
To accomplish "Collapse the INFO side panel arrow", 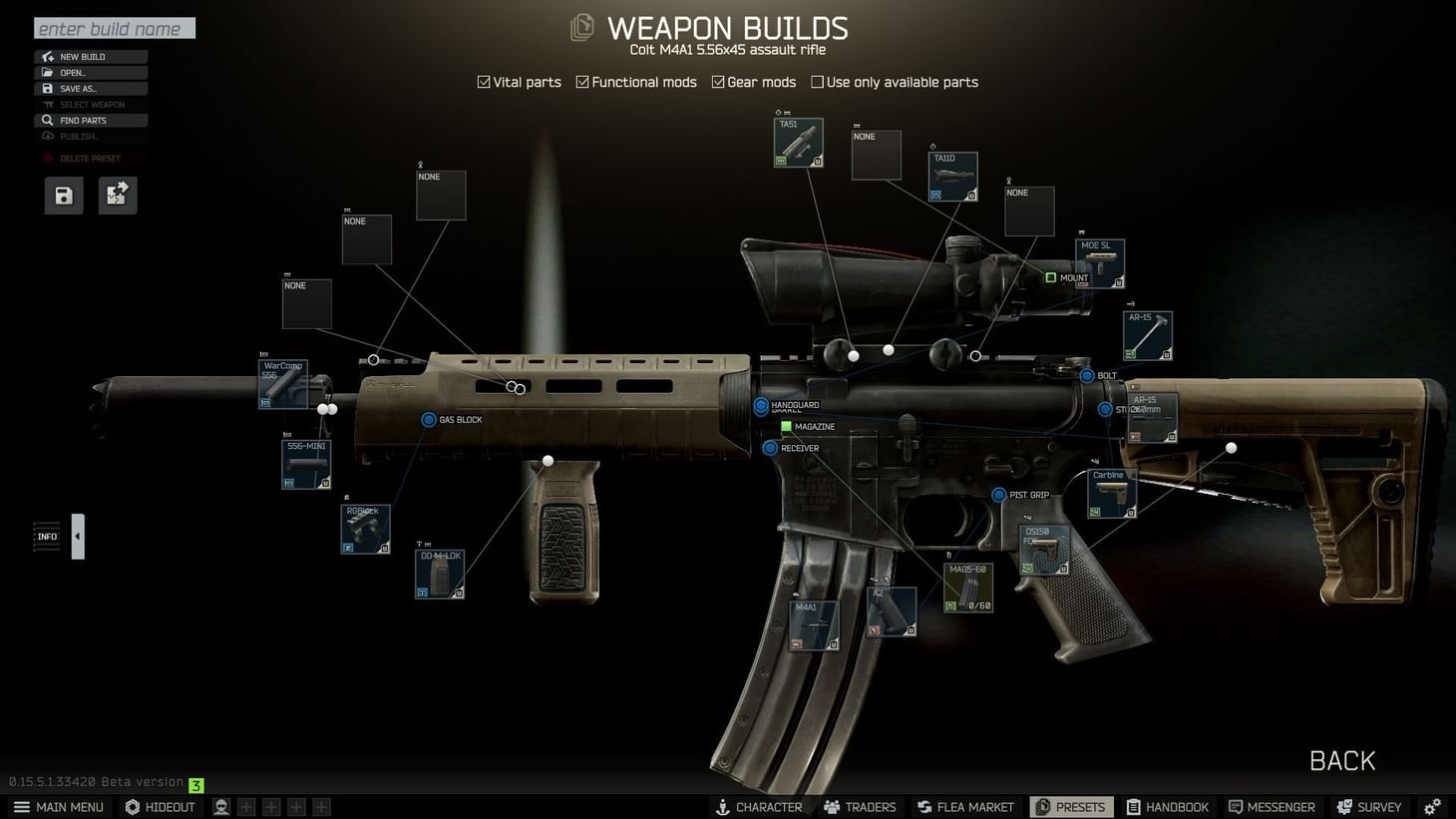I will (77, 536).
